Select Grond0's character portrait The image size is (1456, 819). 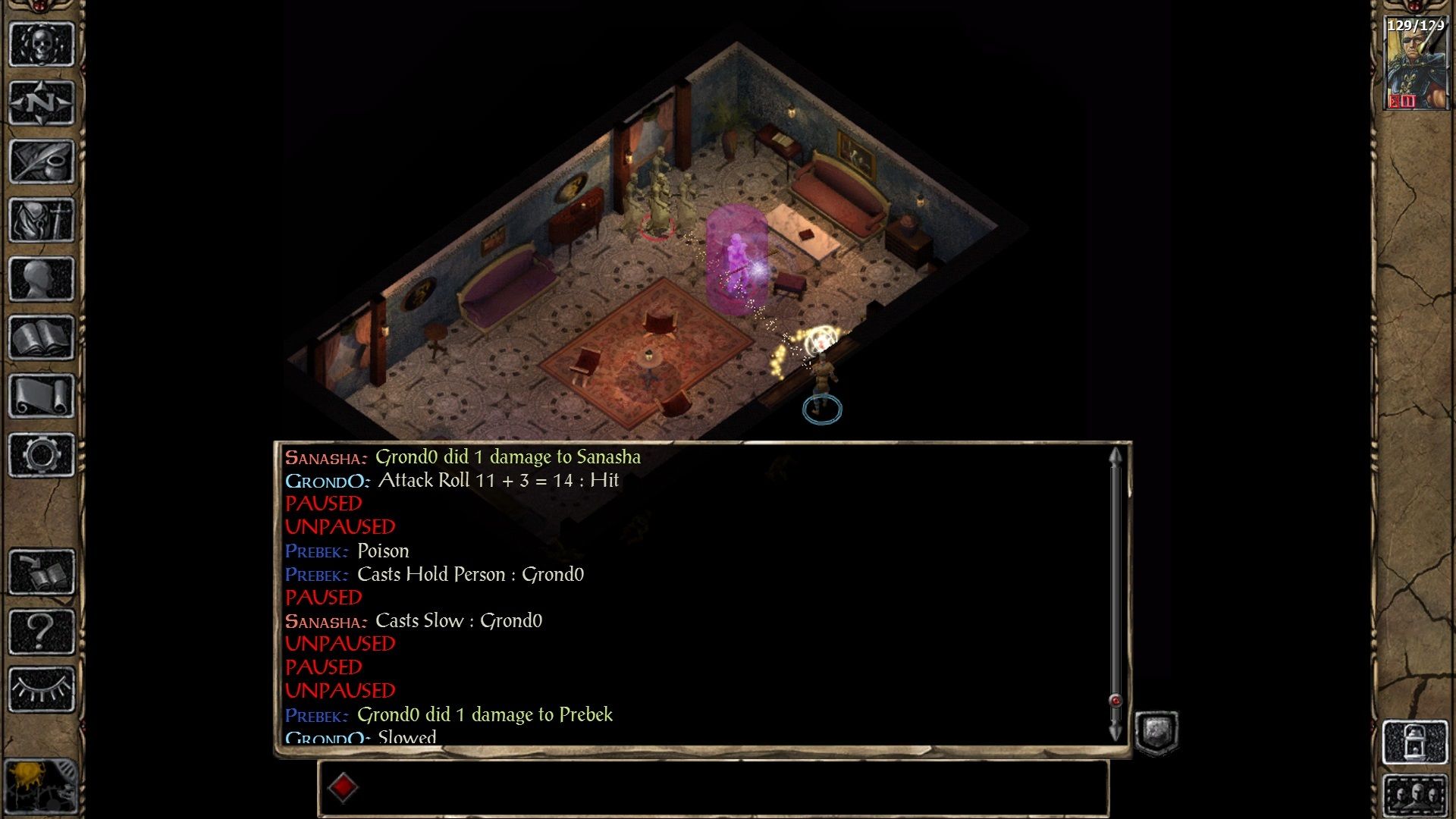point(1415,64)
